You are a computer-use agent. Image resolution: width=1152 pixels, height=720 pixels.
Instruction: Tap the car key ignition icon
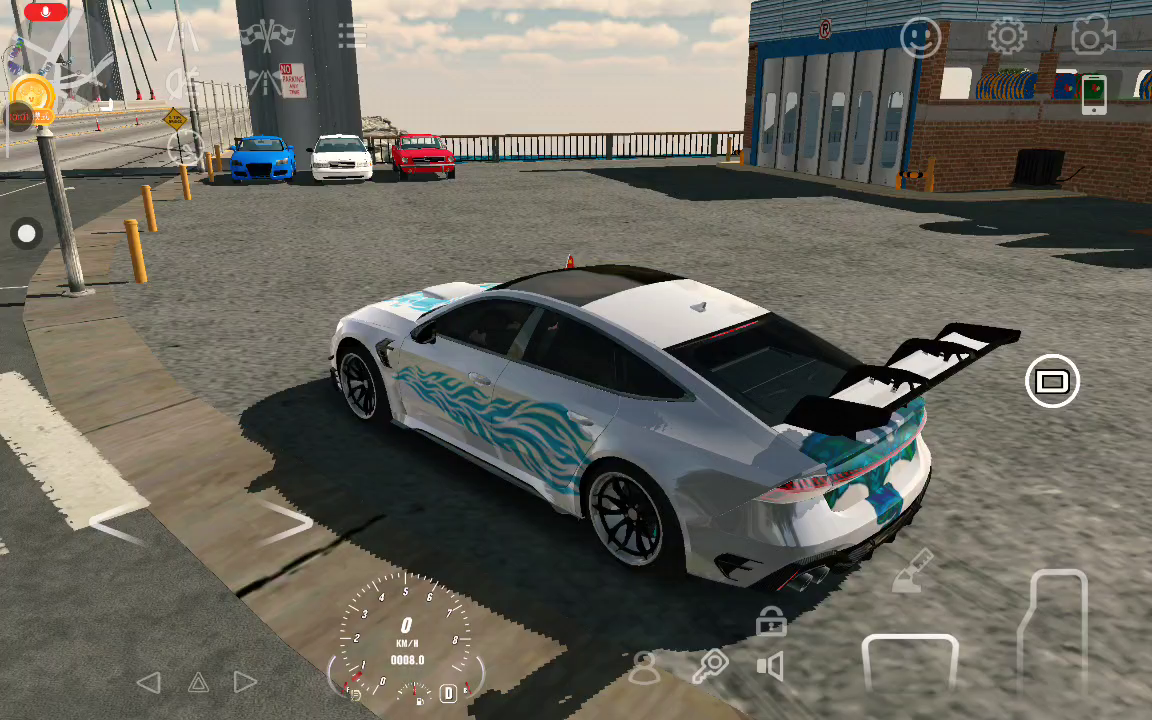click(711, 665)
